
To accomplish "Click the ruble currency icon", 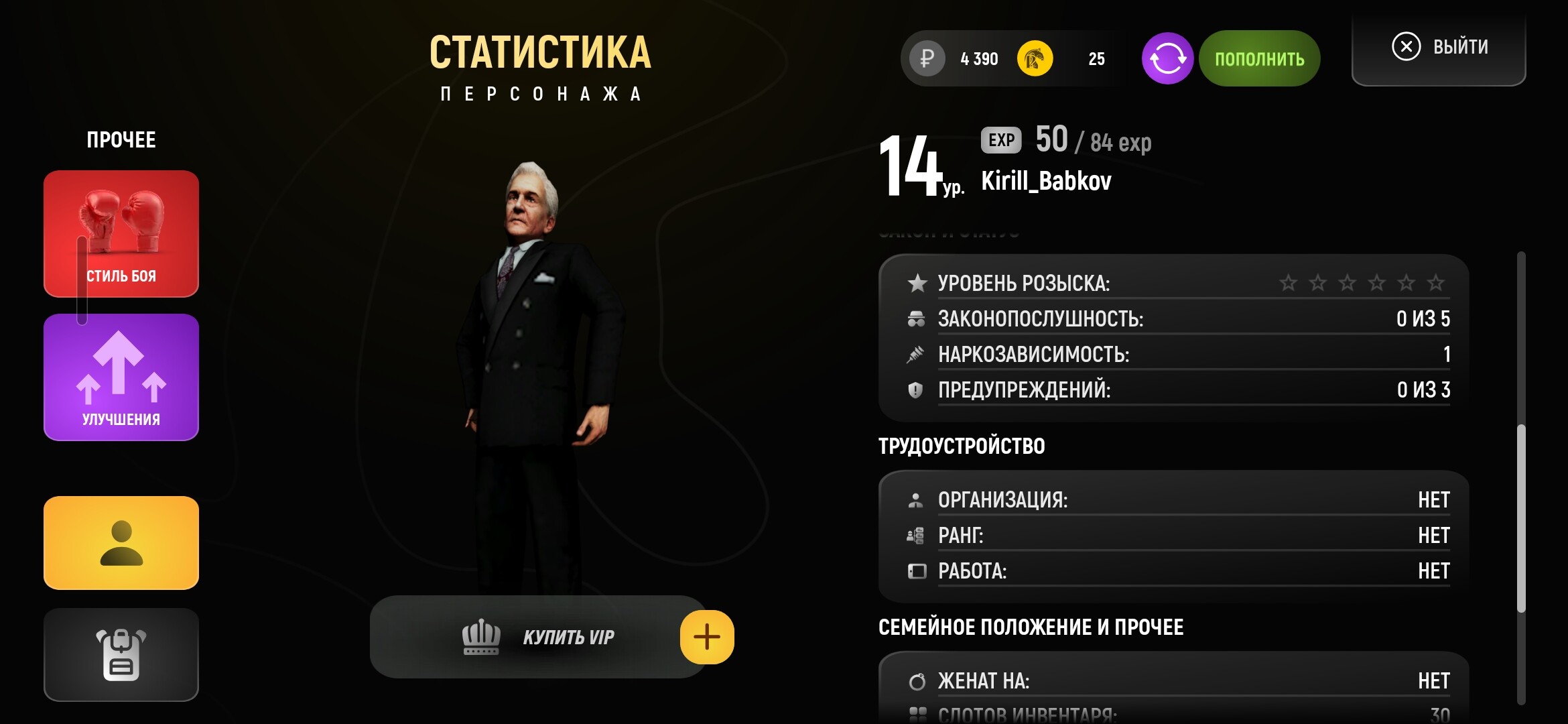I will pyautogui.click(x=926, y=59).
